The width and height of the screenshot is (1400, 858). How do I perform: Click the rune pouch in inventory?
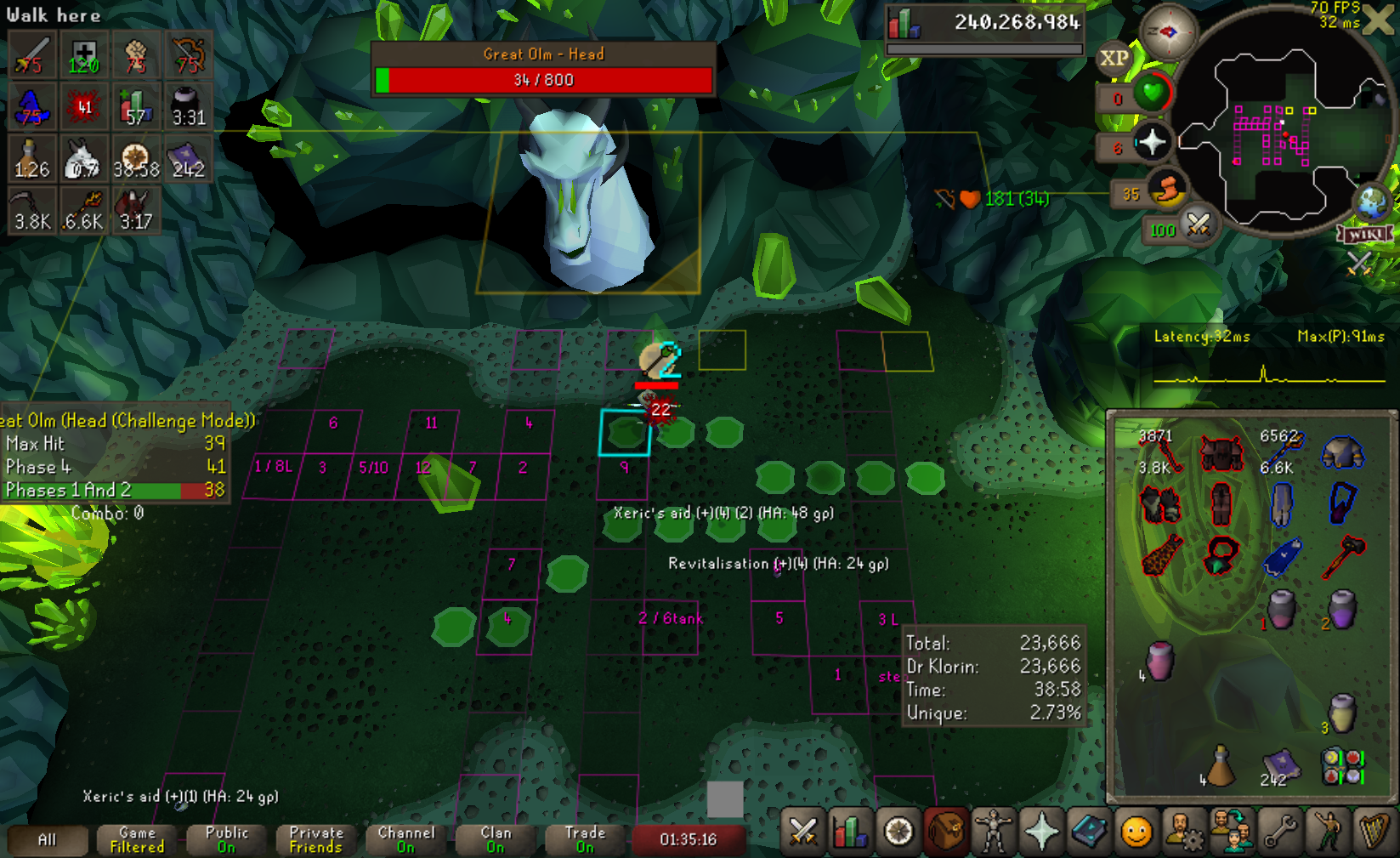(1343, 765)
